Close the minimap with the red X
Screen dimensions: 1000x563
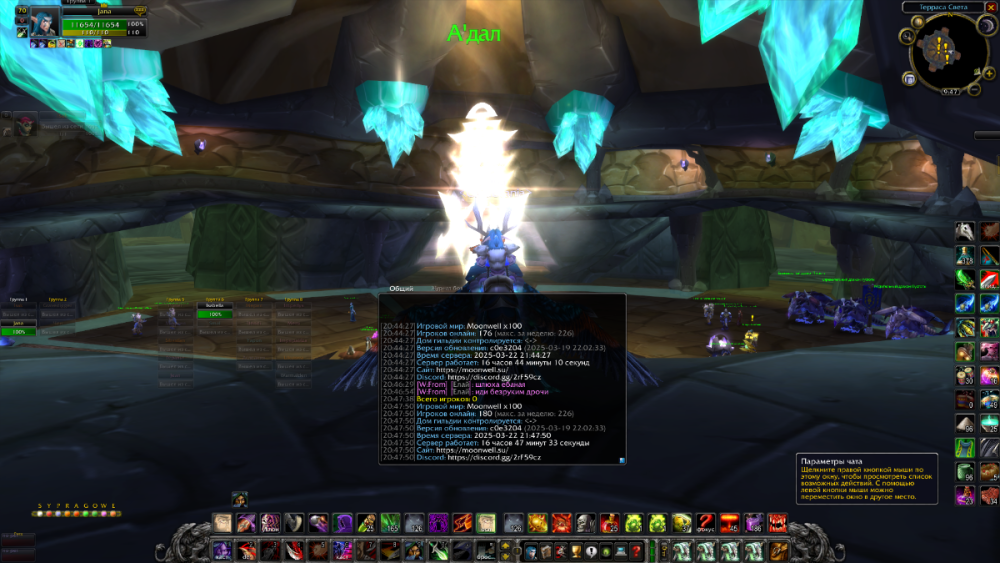click(x=991, y=7)
